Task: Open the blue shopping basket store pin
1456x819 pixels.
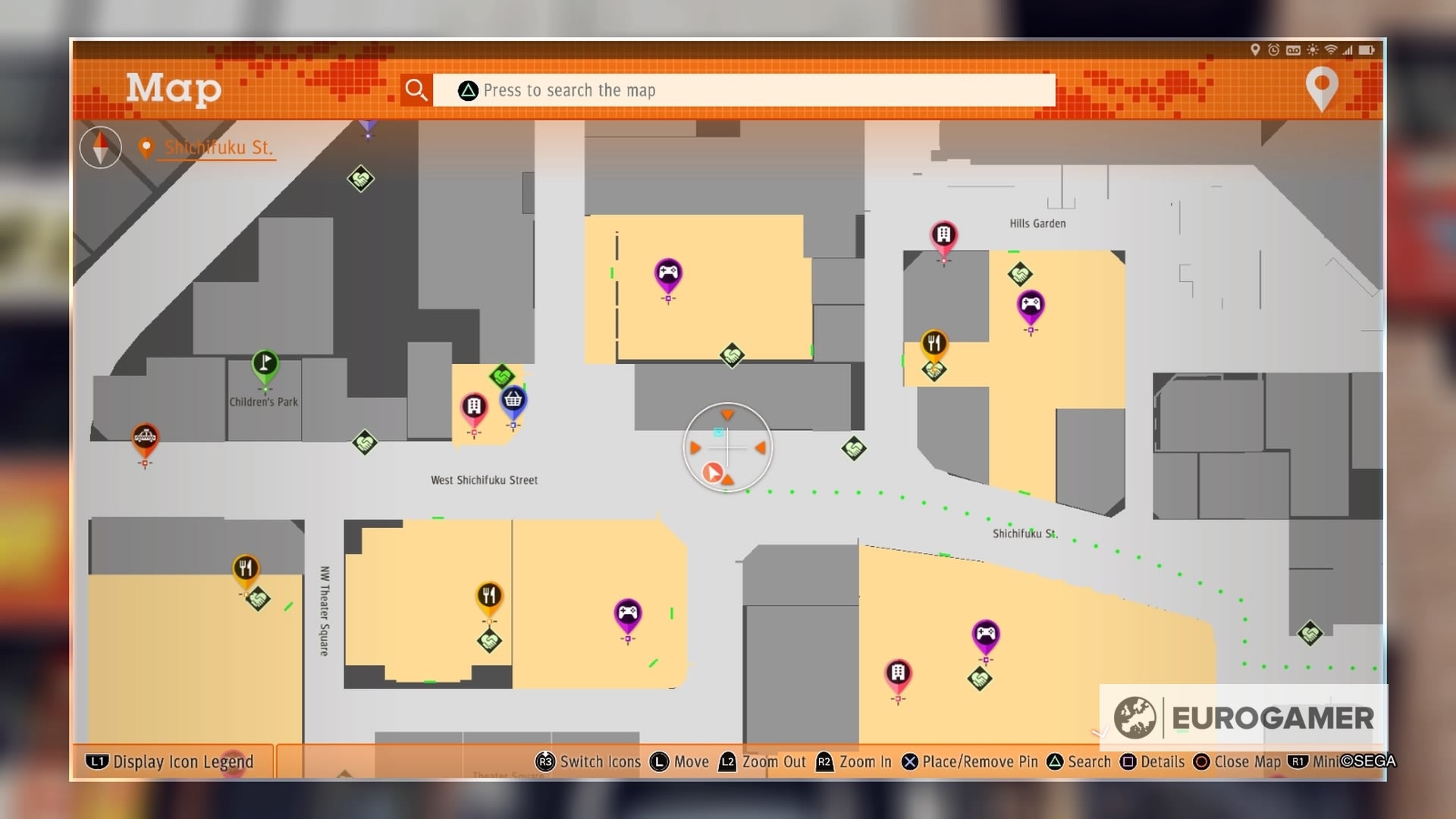Action: pyautogui.click(x=514, y=400)
